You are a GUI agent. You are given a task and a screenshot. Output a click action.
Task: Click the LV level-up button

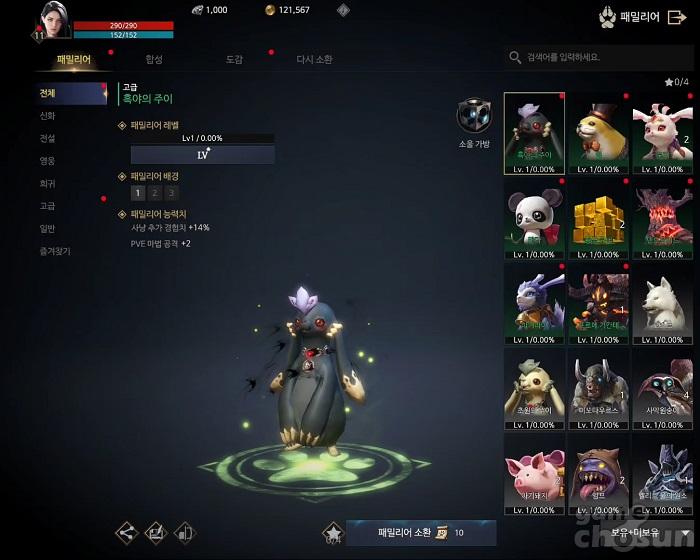[x=203, y=155]
